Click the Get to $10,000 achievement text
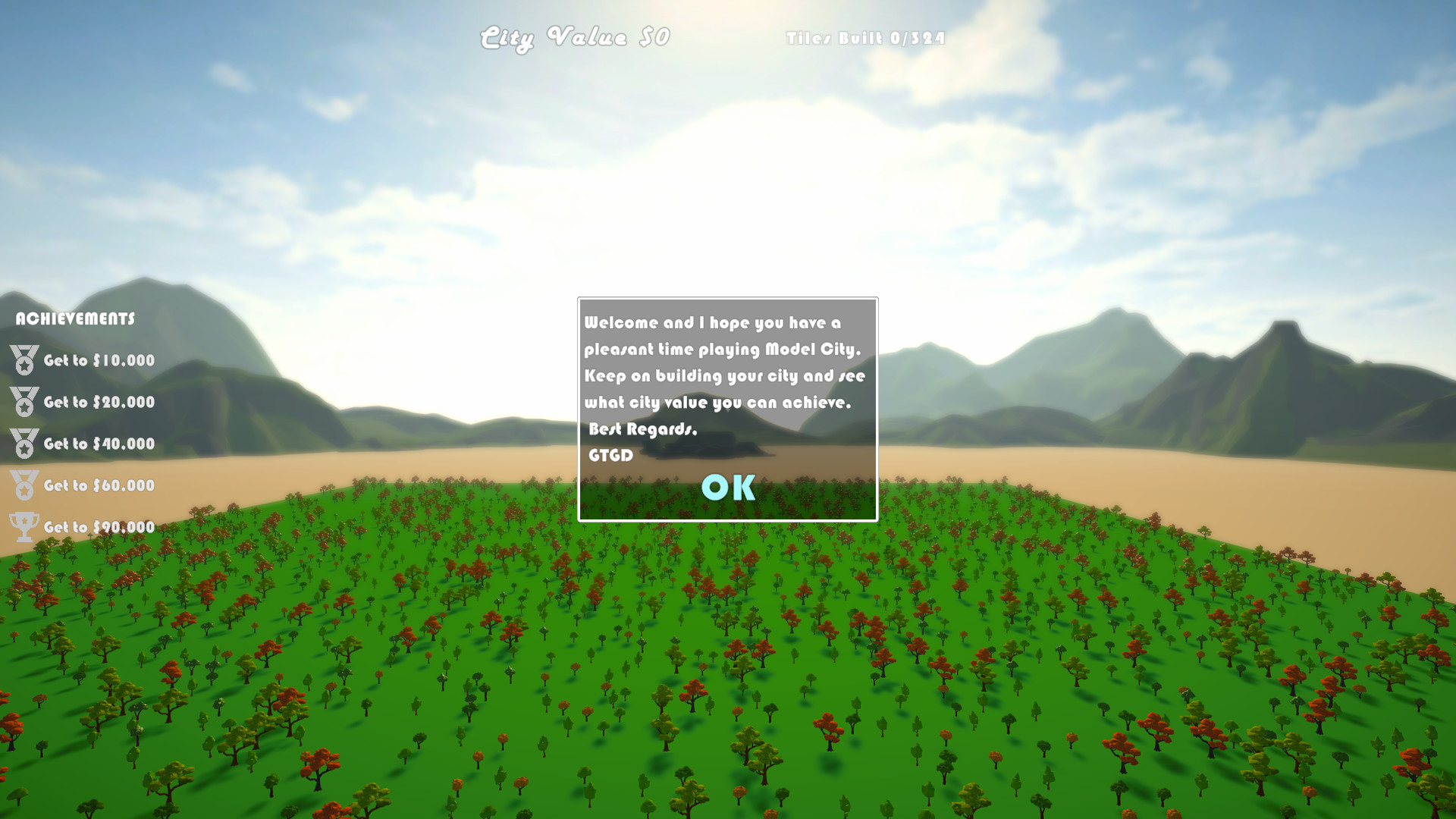This screenshot has width=1456, height=819. point(99,362)
